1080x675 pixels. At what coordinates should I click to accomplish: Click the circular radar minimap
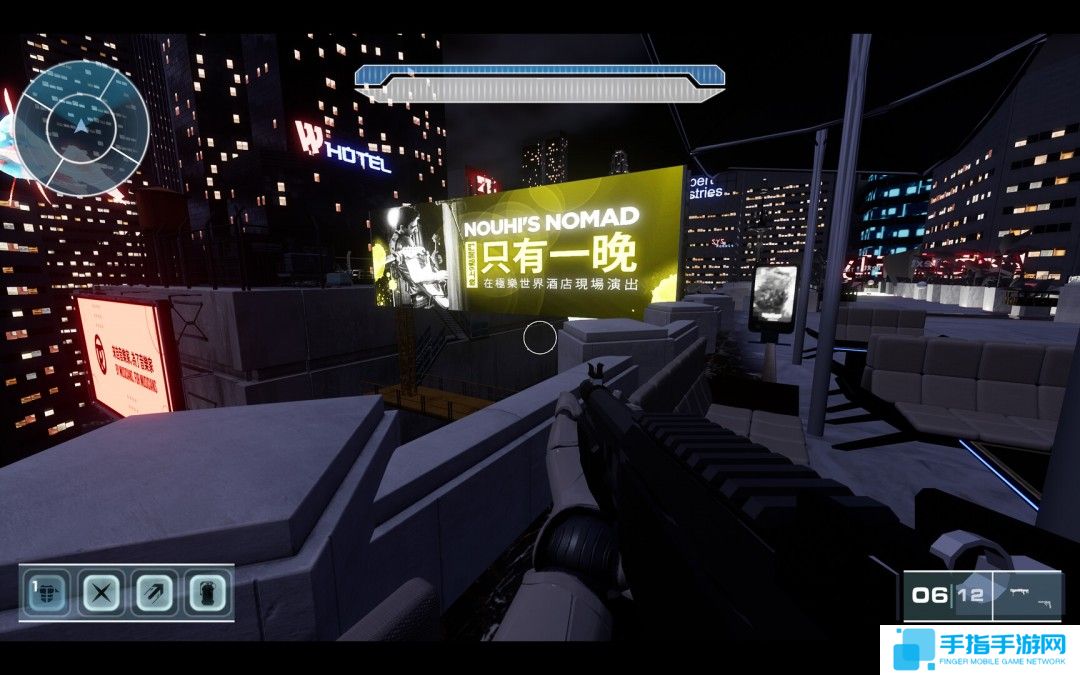click(82, 128)
